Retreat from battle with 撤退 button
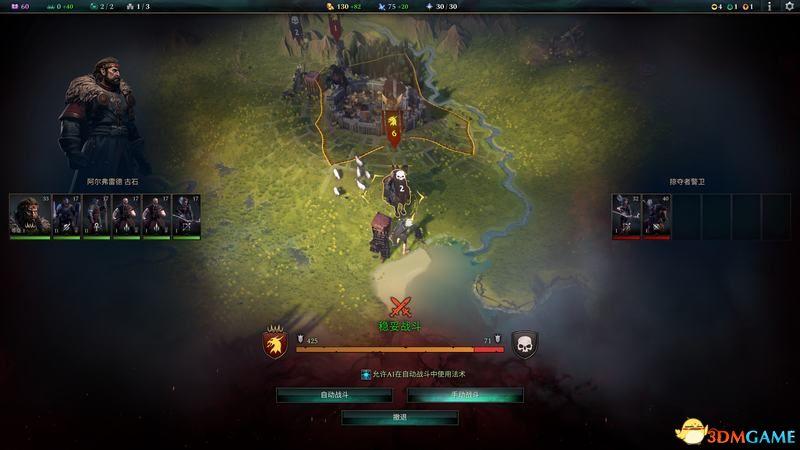800x450 pixels. [400, 417]
